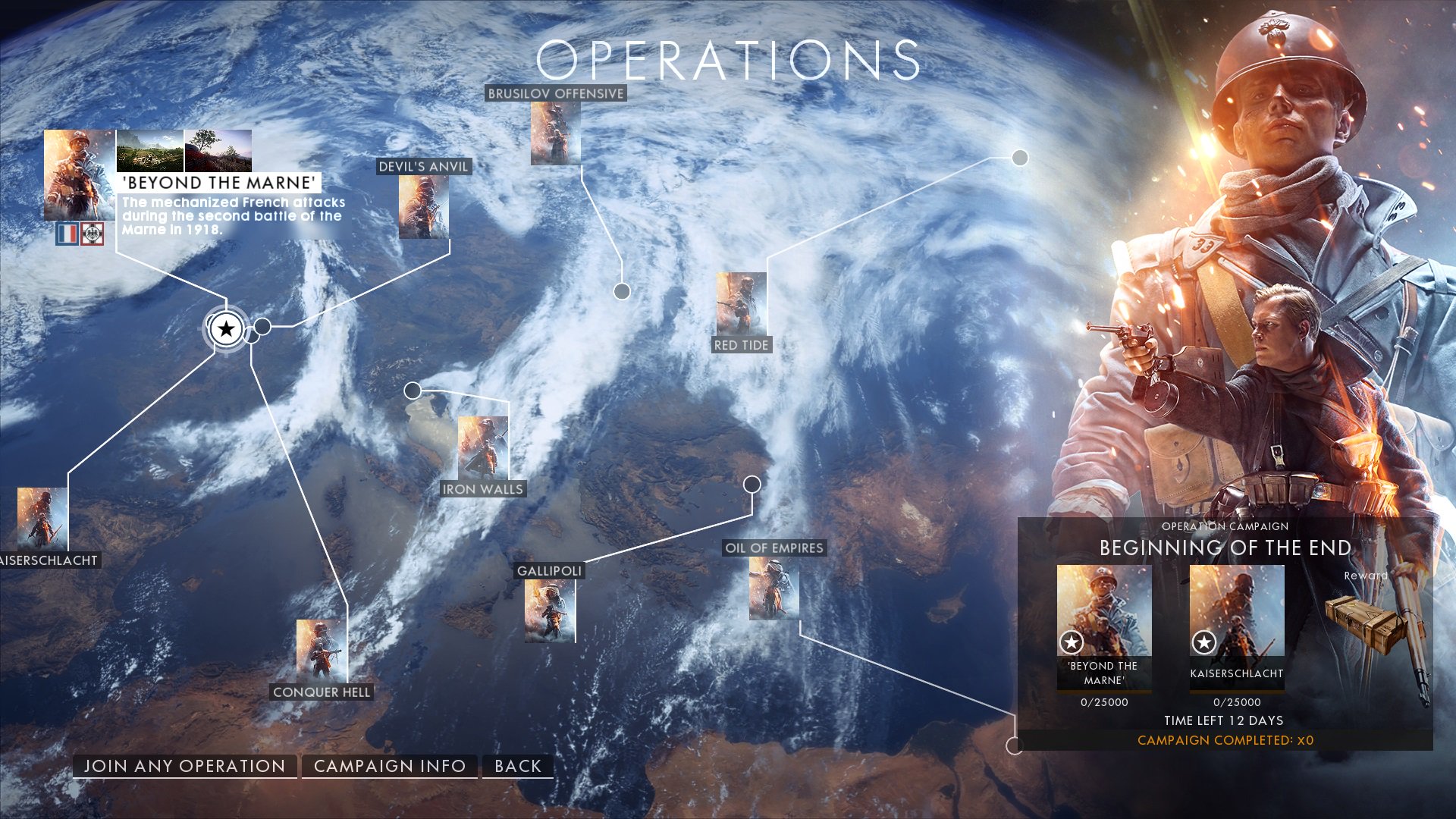1456x819 pixels.
Task: Open the Iron Walls operation
Action: click(x=483, y=448)
